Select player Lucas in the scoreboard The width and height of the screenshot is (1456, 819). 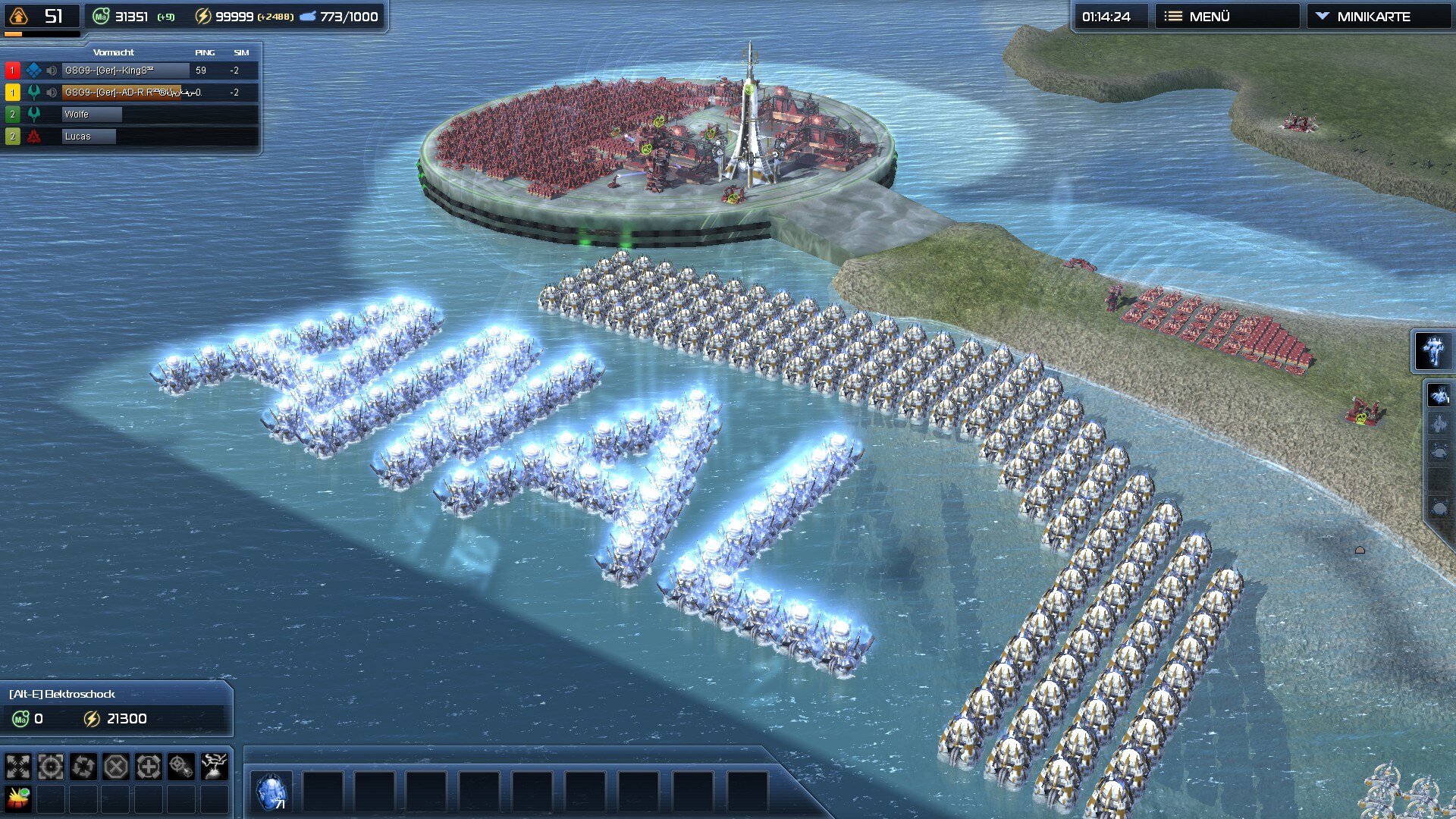click(89, 136)
